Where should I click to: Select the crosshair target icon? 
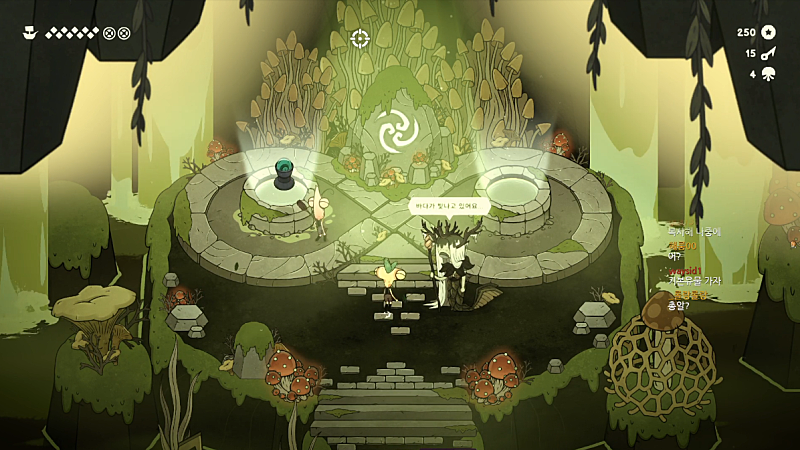[360, 38]
